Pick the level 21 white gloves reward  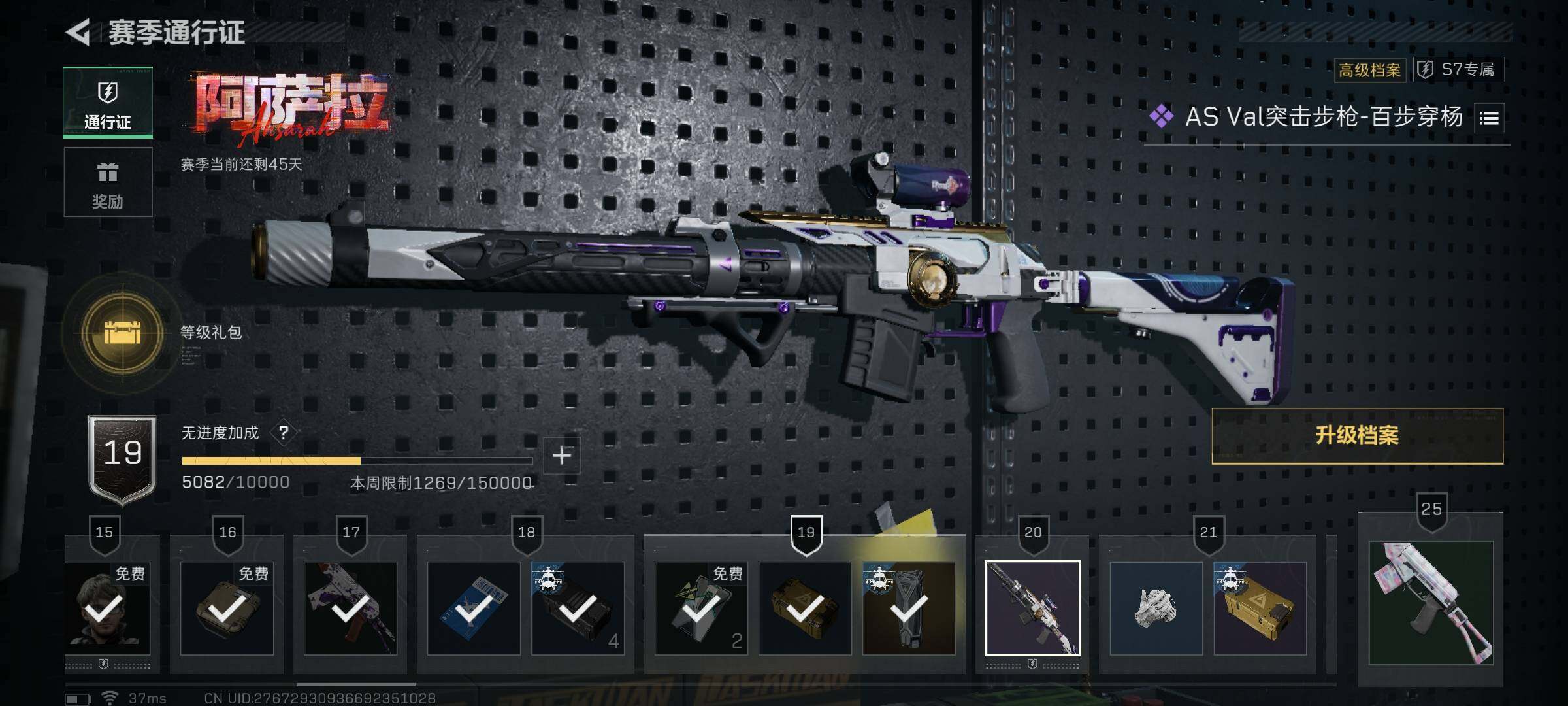[x=1156, y=608]
